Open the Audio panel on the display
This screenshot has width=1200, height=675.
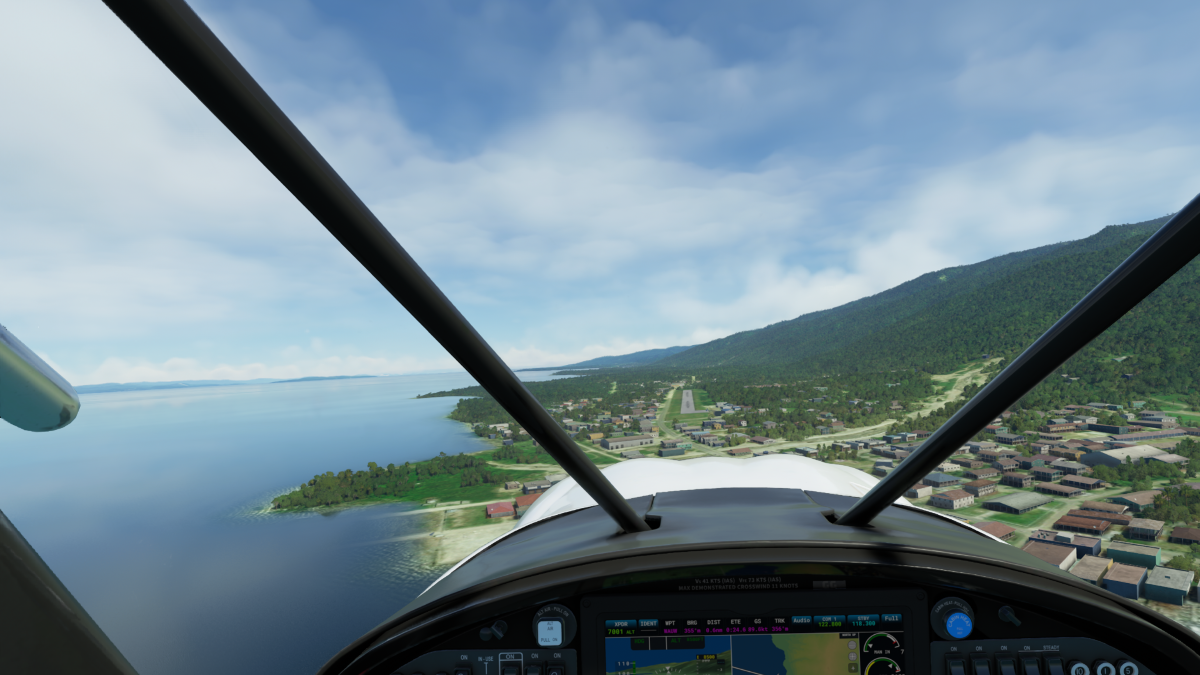click(x=801, y=620)
